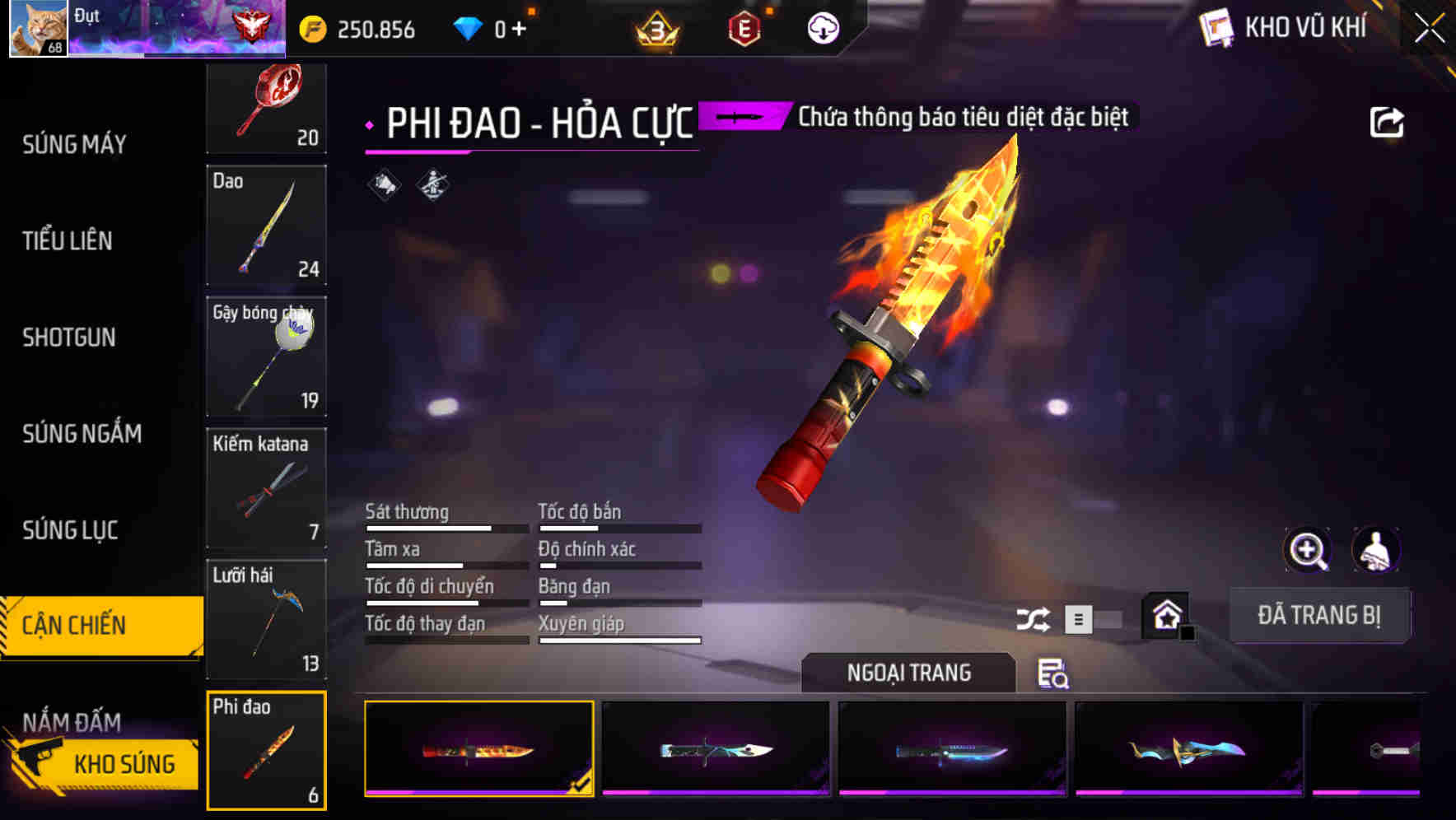Open the Ngoại Trang tab
This screenshot has width=1456, height=820.
909,673
